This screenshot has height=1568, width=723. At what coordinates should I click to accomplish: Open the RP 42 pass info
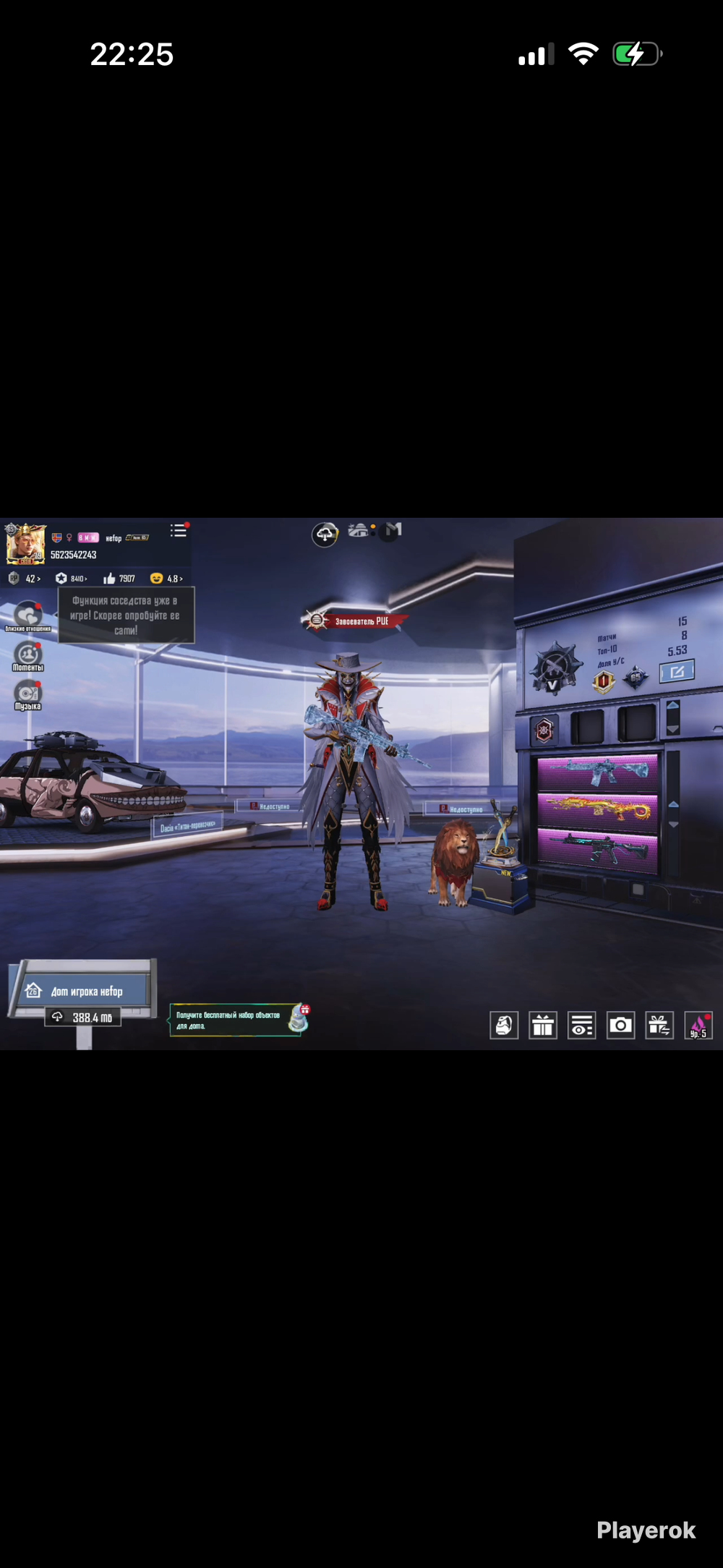(x=25, y=579)
